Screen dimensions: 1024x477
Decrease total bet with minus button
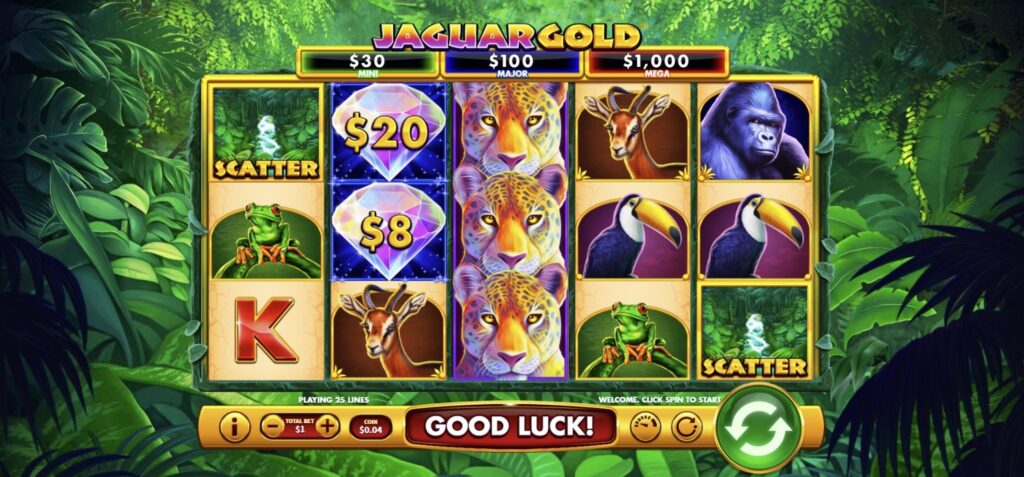point(272,427)
